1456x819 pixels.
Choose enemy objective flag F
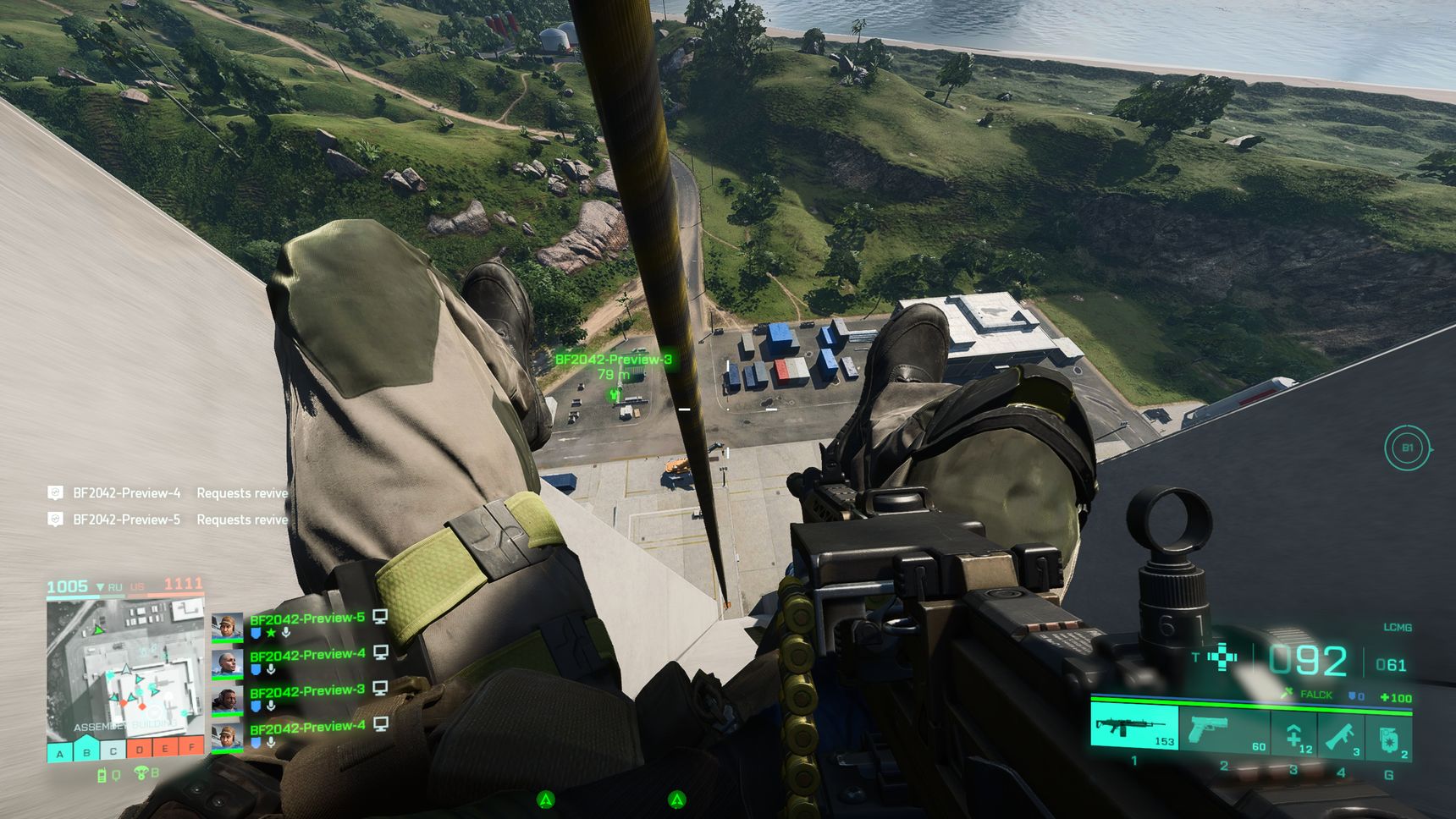pyautogui.click(x=192, y=748)
